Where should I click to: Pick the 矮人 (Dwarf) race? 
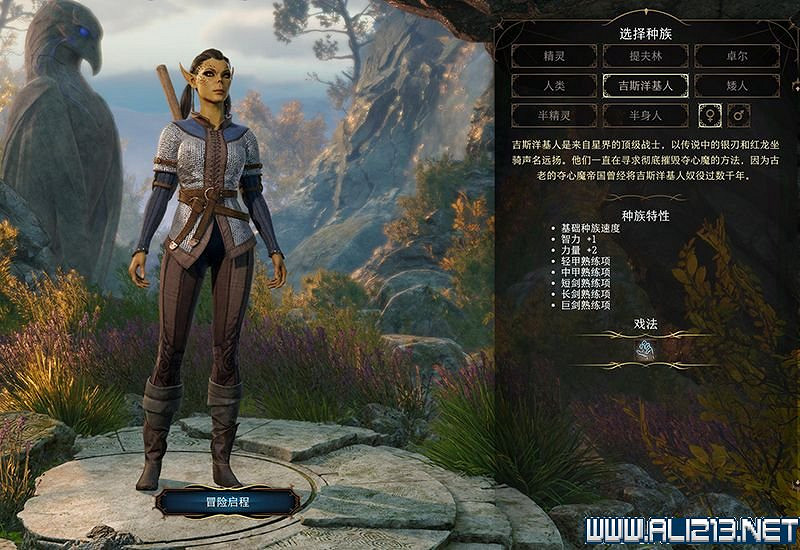point(737,86)
